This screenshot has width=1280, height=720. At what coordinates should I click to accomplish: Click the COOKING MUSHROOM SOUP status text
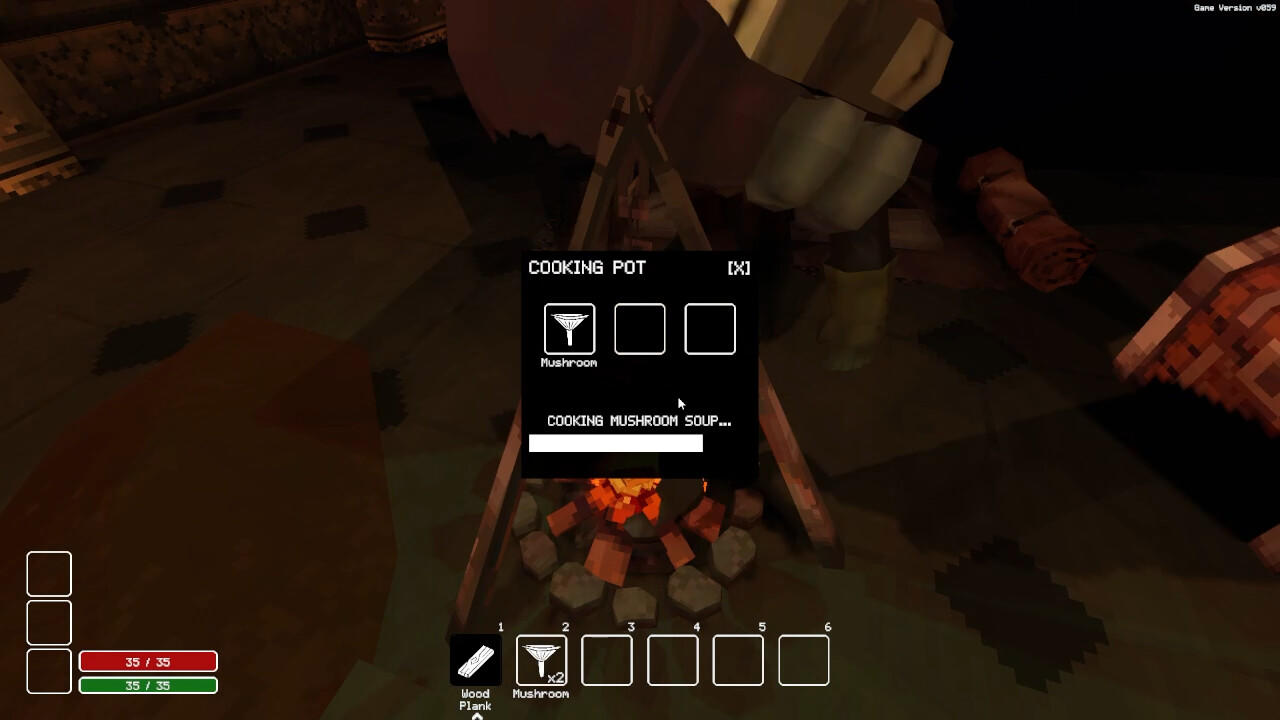[639, 420]
